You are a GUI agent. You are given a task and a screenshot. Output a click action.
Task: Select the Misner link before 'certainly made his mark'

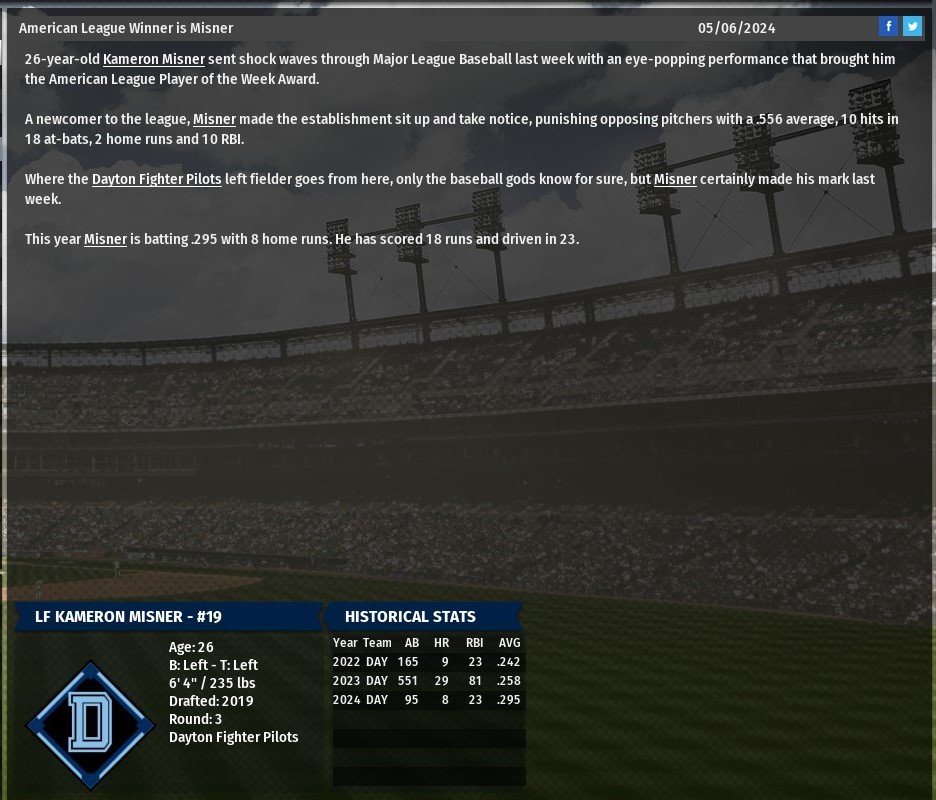[675, 180]
